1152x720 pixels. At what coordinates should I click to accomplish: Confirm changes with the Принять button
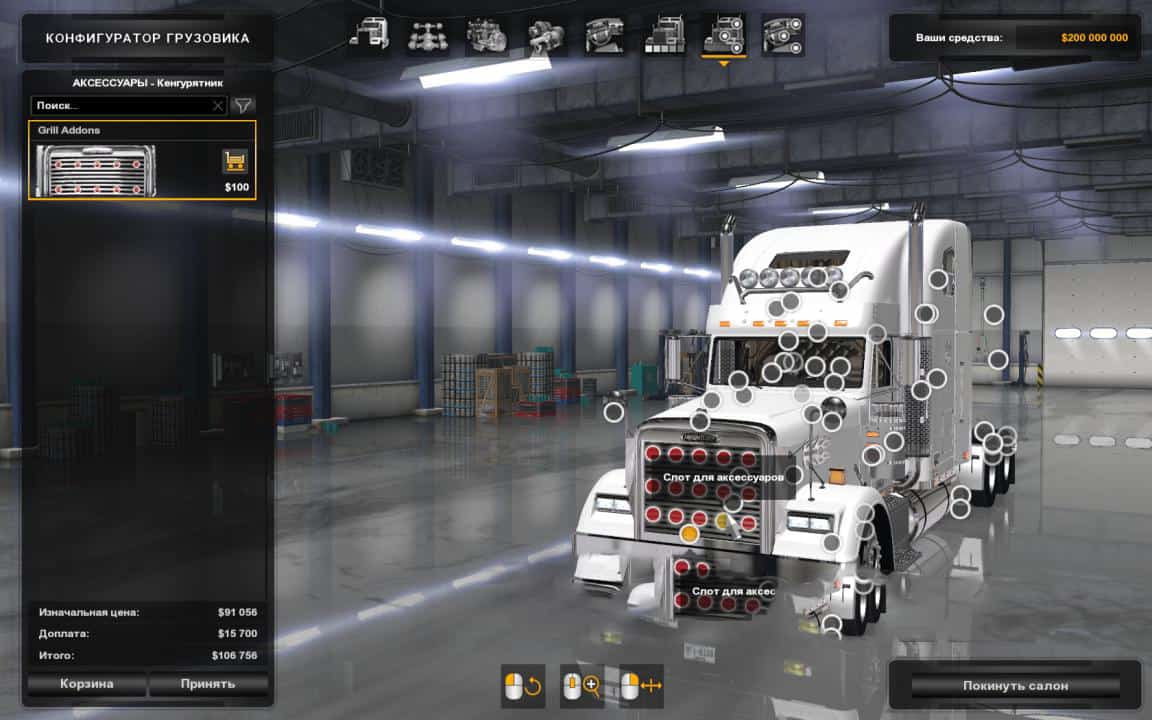pos(208,684)
